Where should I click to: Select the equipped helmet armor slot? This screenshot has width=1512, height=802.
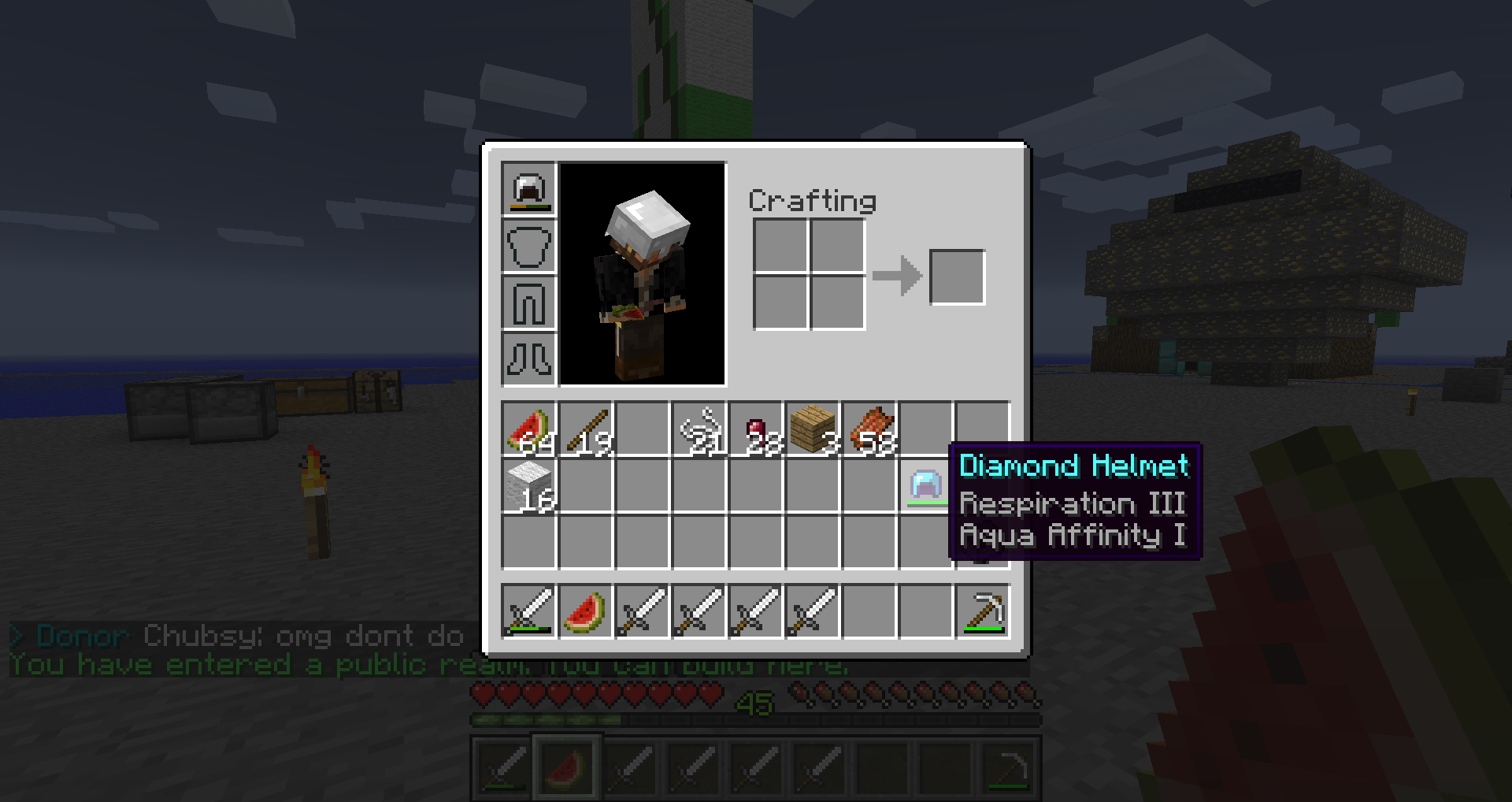coord(529,190)
